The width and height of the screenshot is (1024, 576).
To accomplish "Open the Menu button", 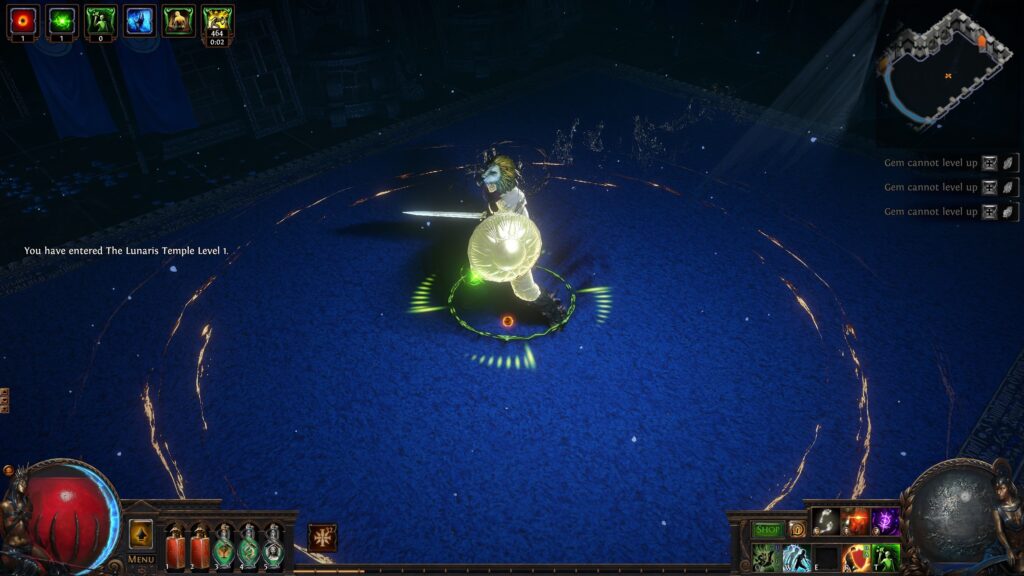I will coord(141,559).
